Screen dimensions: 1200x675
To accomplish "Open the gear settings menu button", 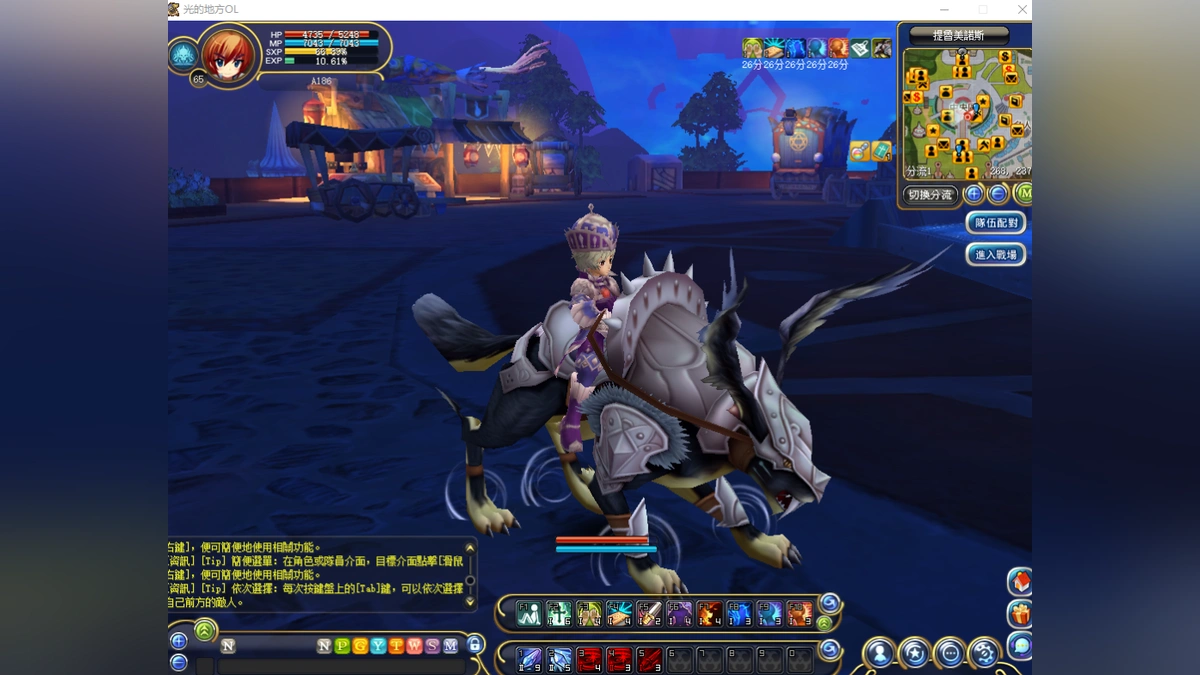I will pos(984,653).
